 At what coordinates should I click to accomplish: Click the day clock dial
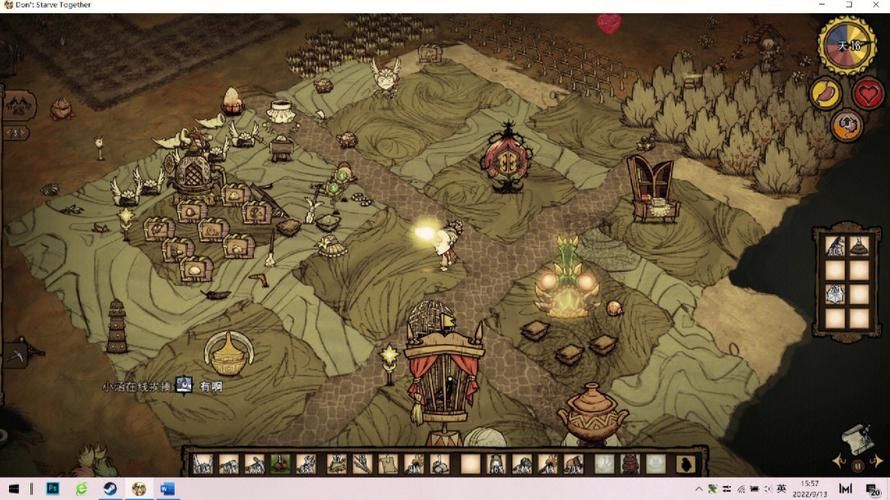tap(847, 44)
